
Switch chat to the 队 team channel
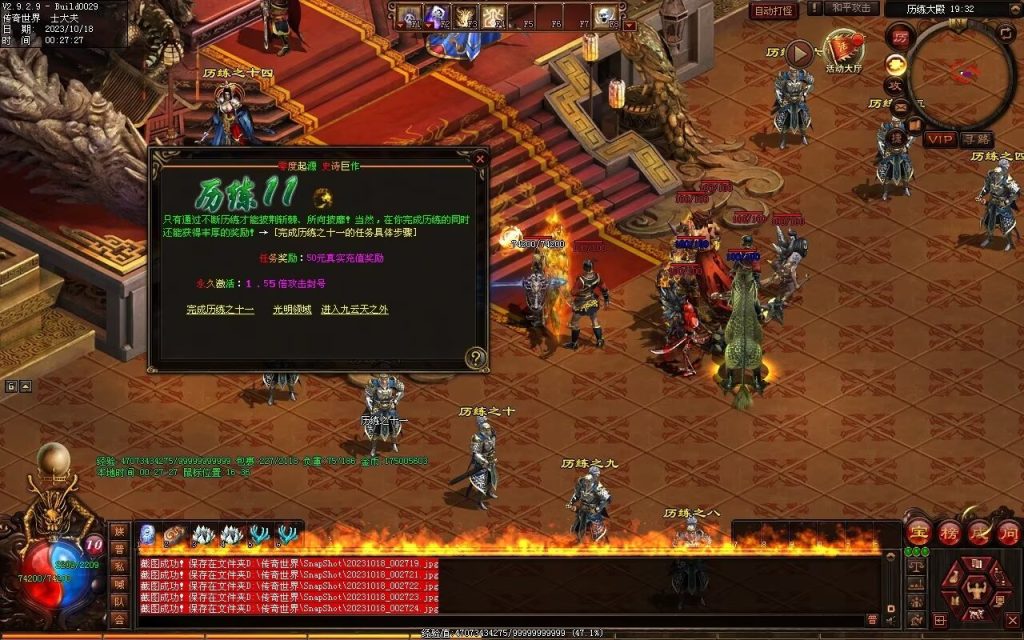click(x=119, y=602)
